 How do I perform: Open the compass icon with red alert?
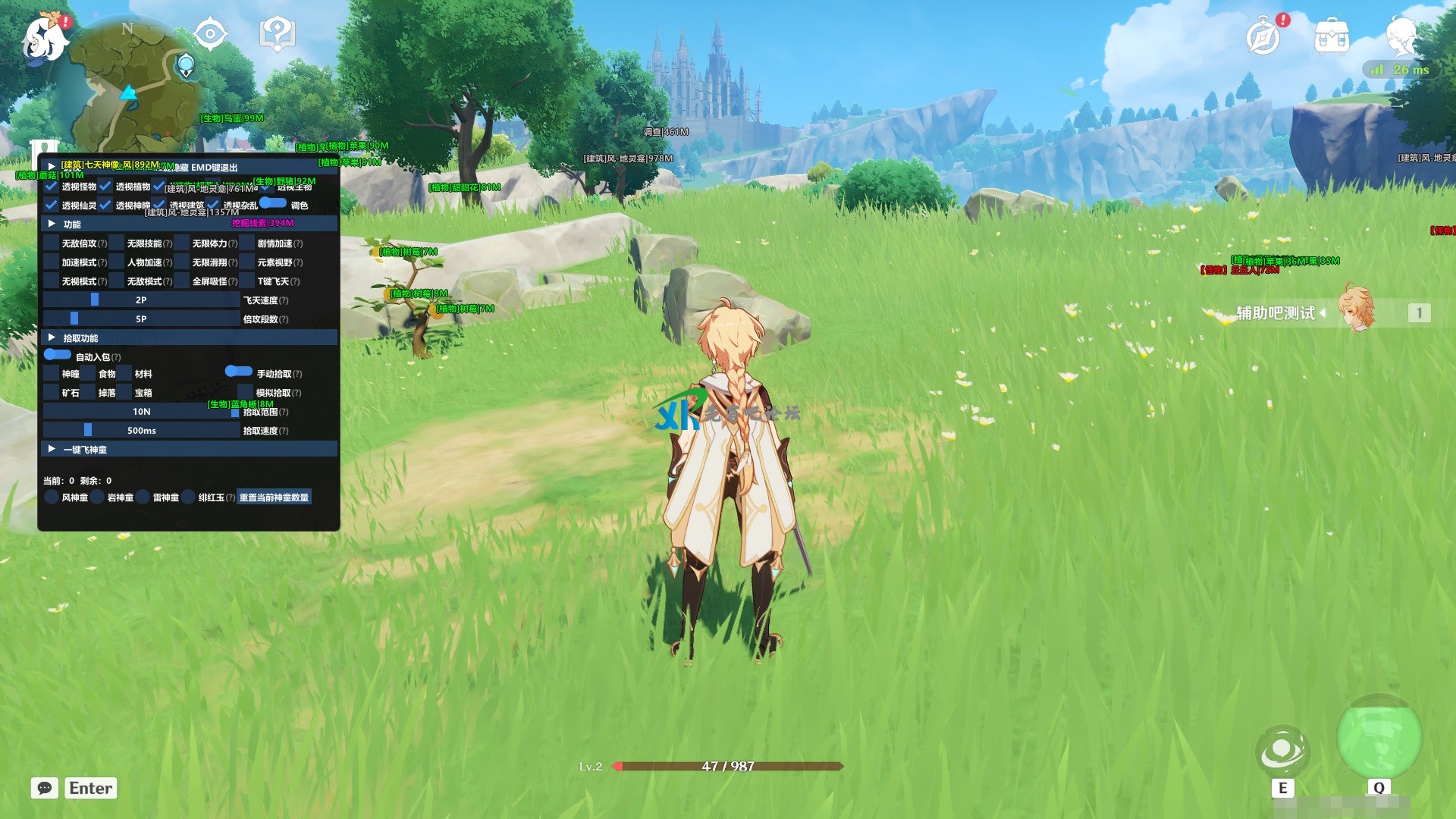click(x=1263, y=36)
